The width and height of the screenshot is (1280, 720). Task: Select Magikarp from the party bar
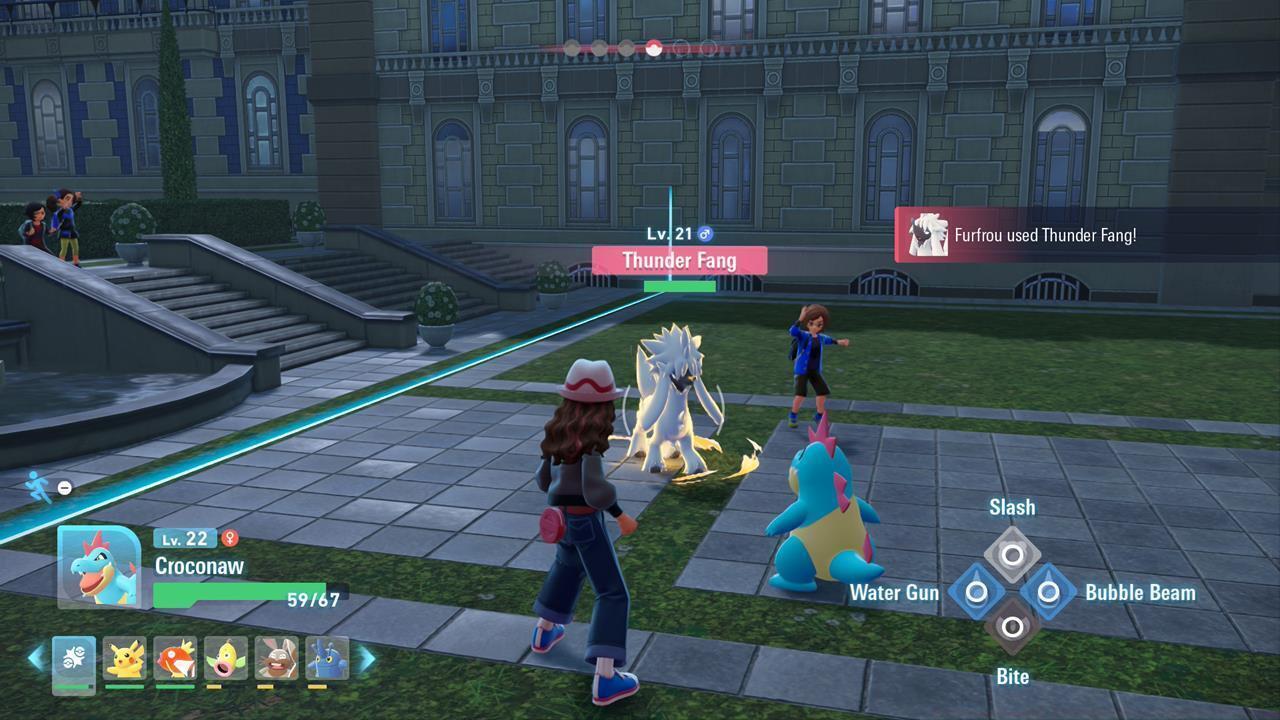pyautogui.click(x=175, y=658)
